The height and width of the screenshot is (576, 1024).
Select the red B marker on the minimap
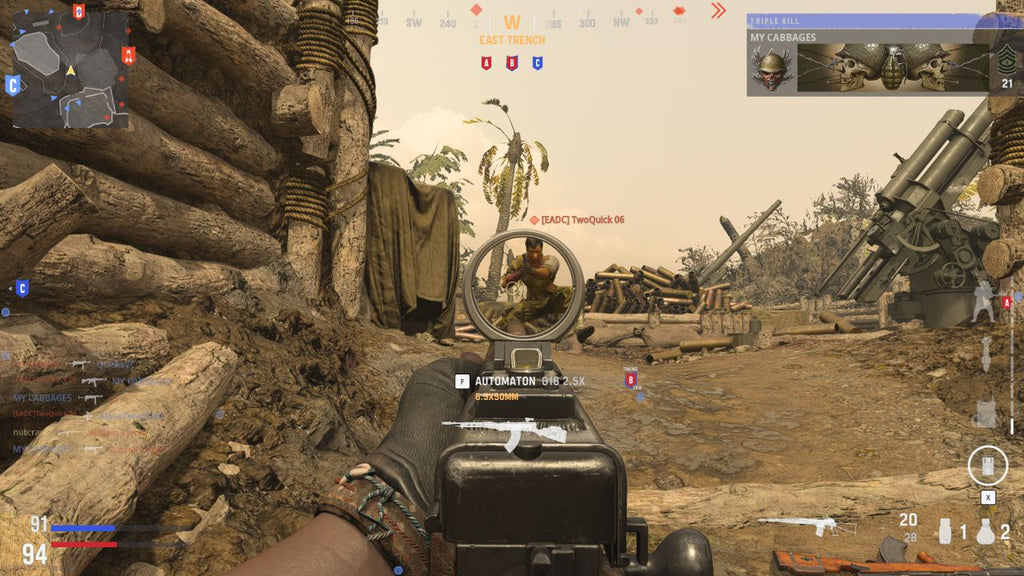tap(79, 12)
